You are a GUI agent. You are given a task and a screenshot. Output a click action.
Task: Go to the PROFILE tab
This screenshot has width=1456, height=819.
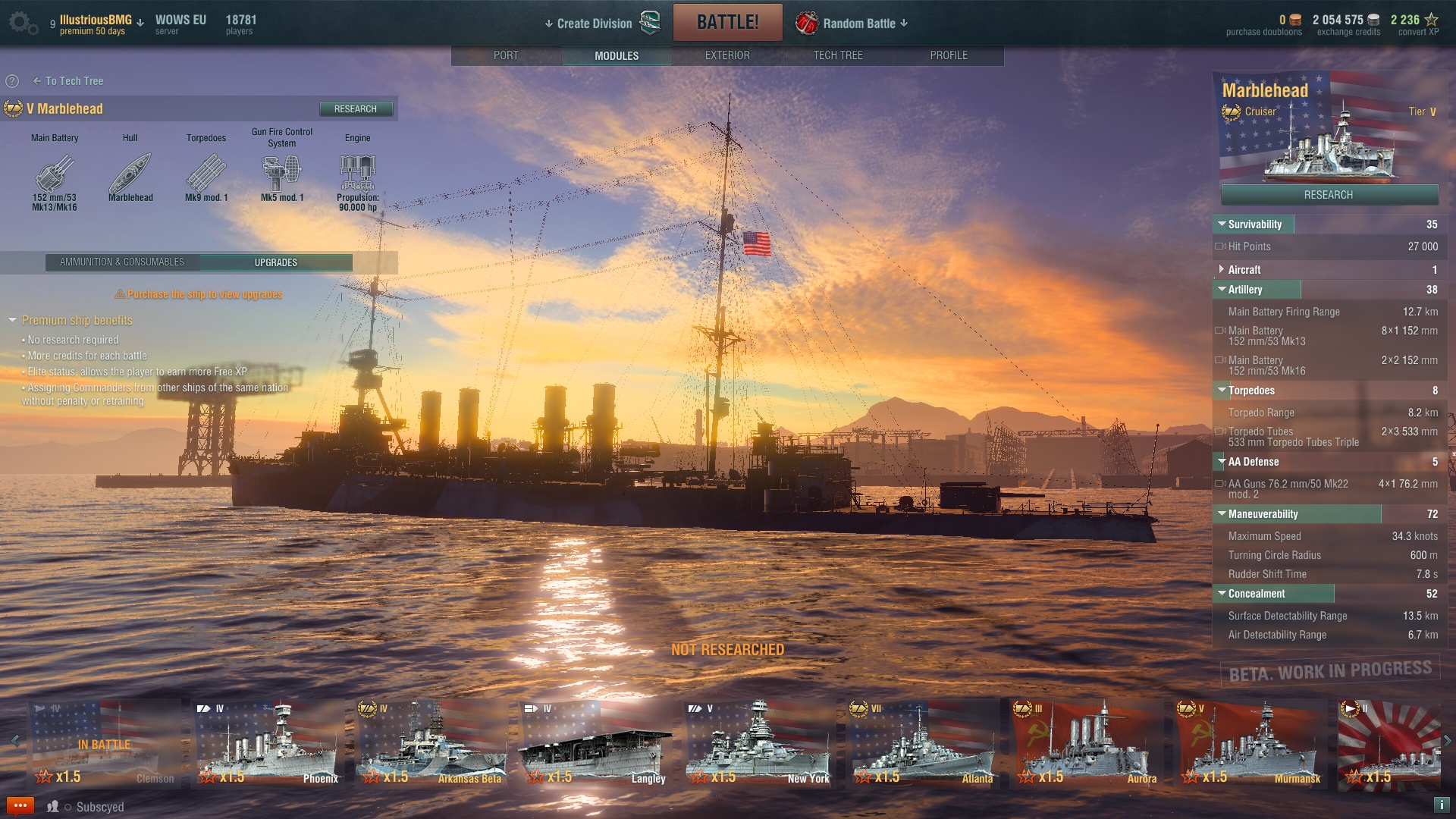point(948,55)
